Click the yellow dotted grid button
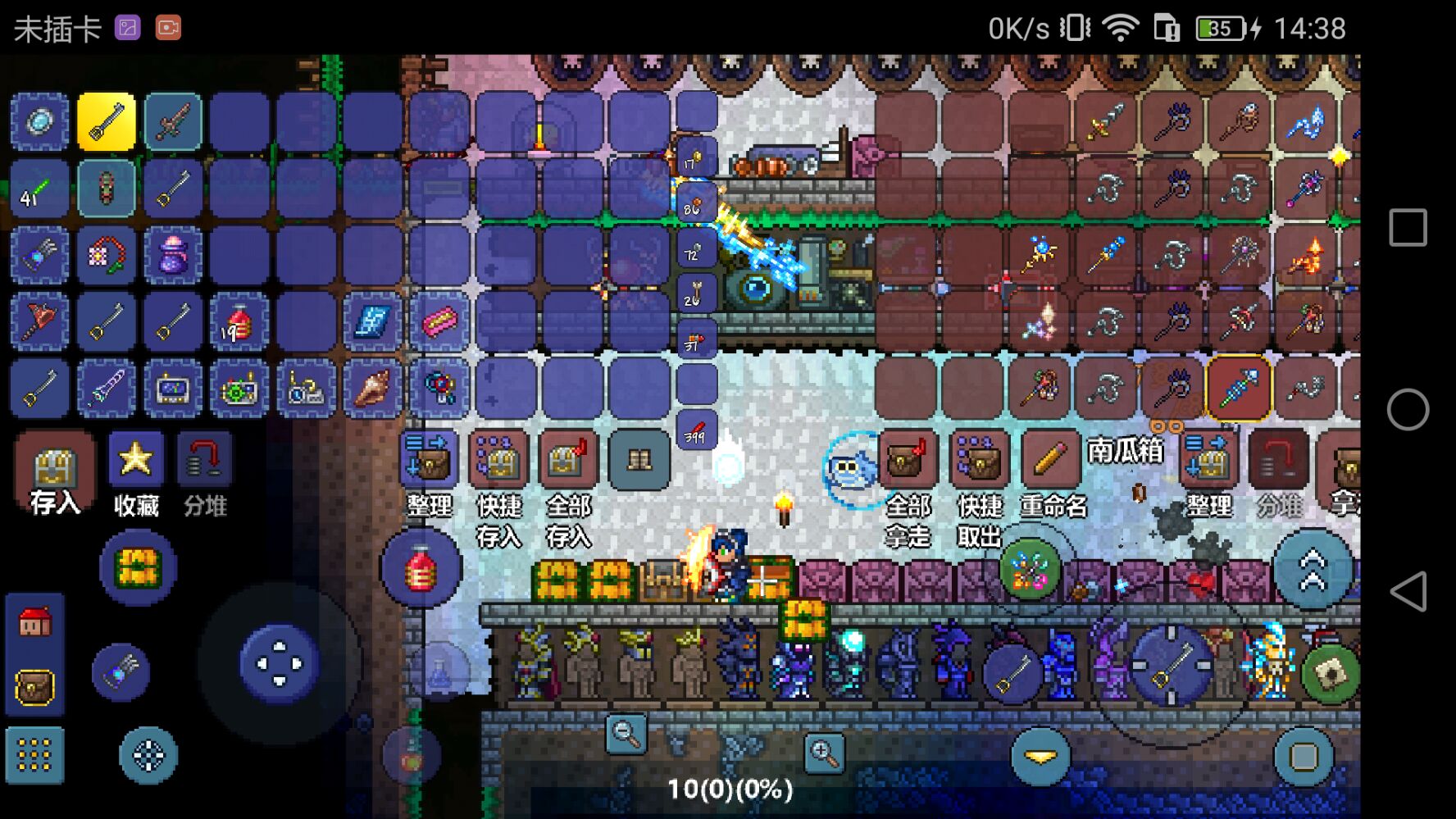Screen dimensions: 1456x819 [x=34, y=755]
